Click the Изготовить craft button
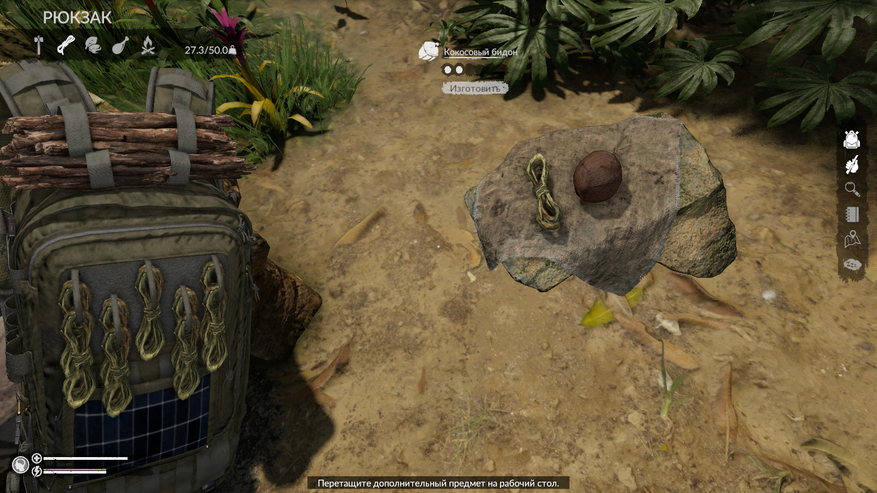This screenshot has width=877, height=493. pos(474,88)
